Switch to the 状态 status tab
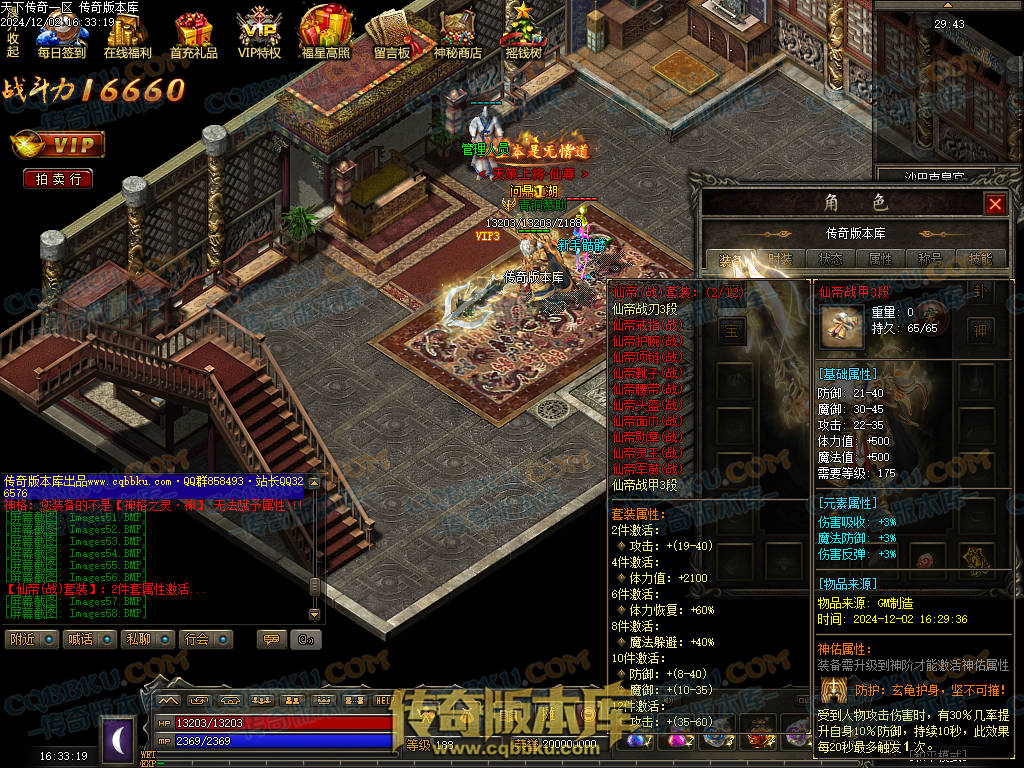 point(830,259)
